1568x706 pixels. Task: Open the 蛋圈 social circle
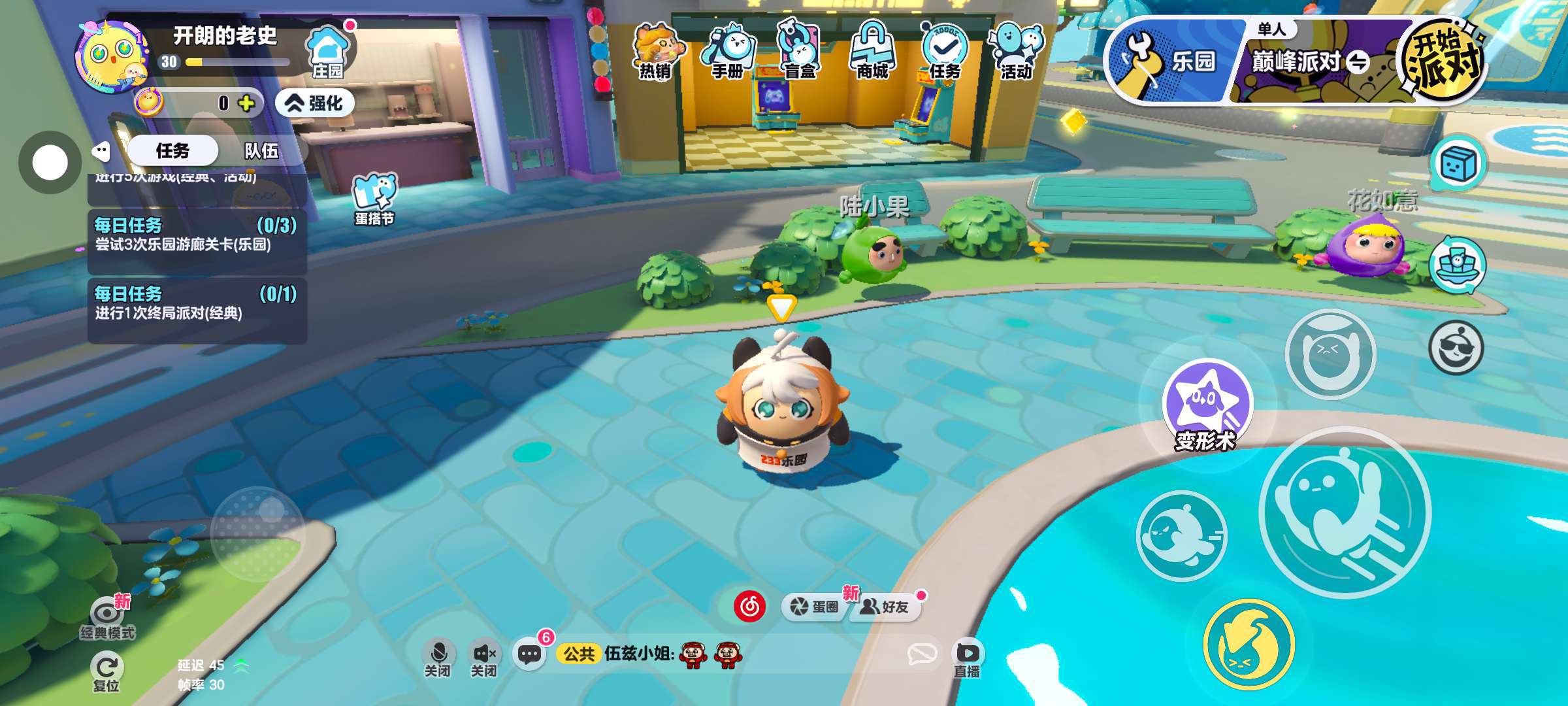tap(815, 607)
